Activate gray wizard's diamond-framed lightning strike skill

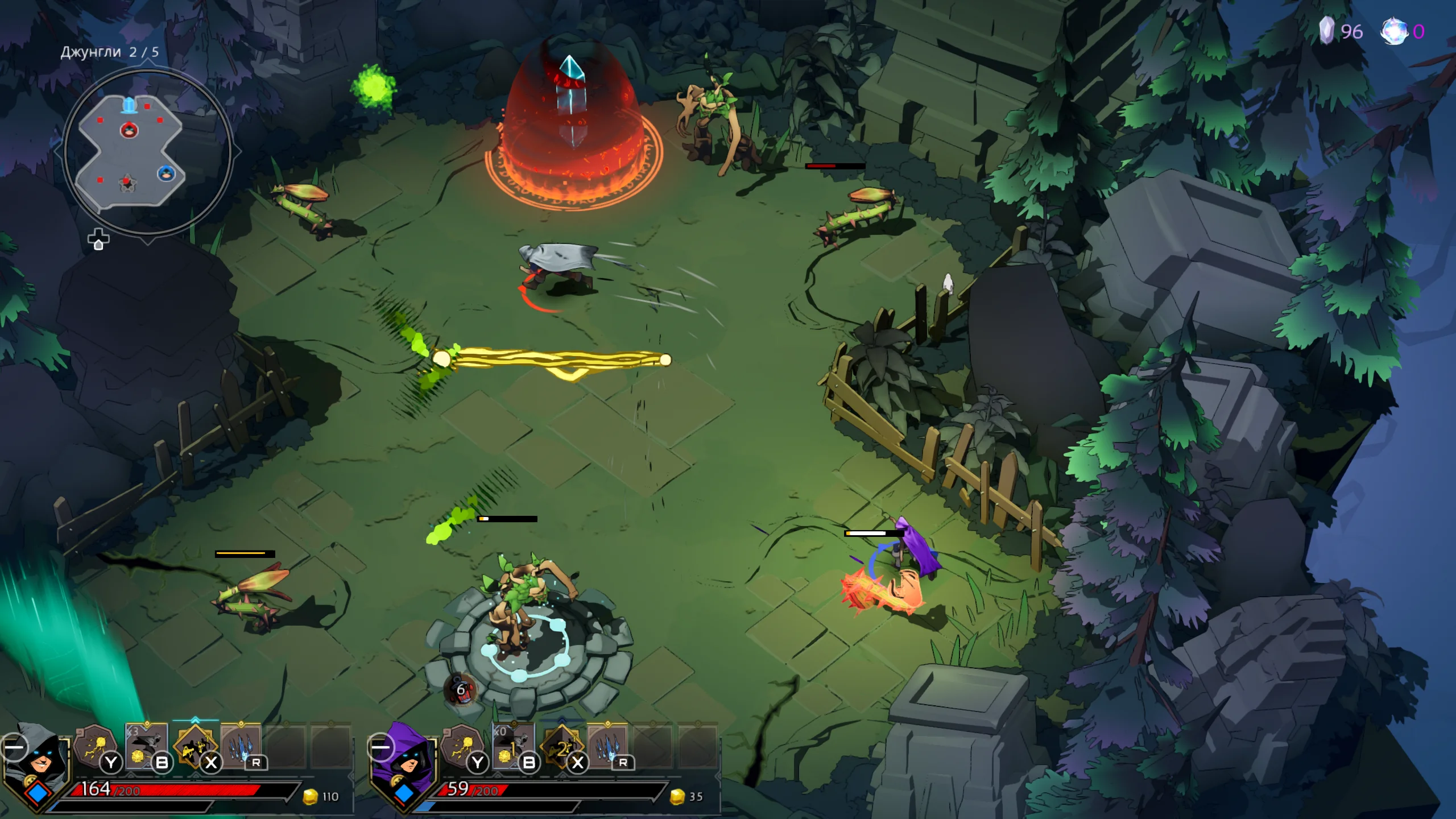[195, 746]
